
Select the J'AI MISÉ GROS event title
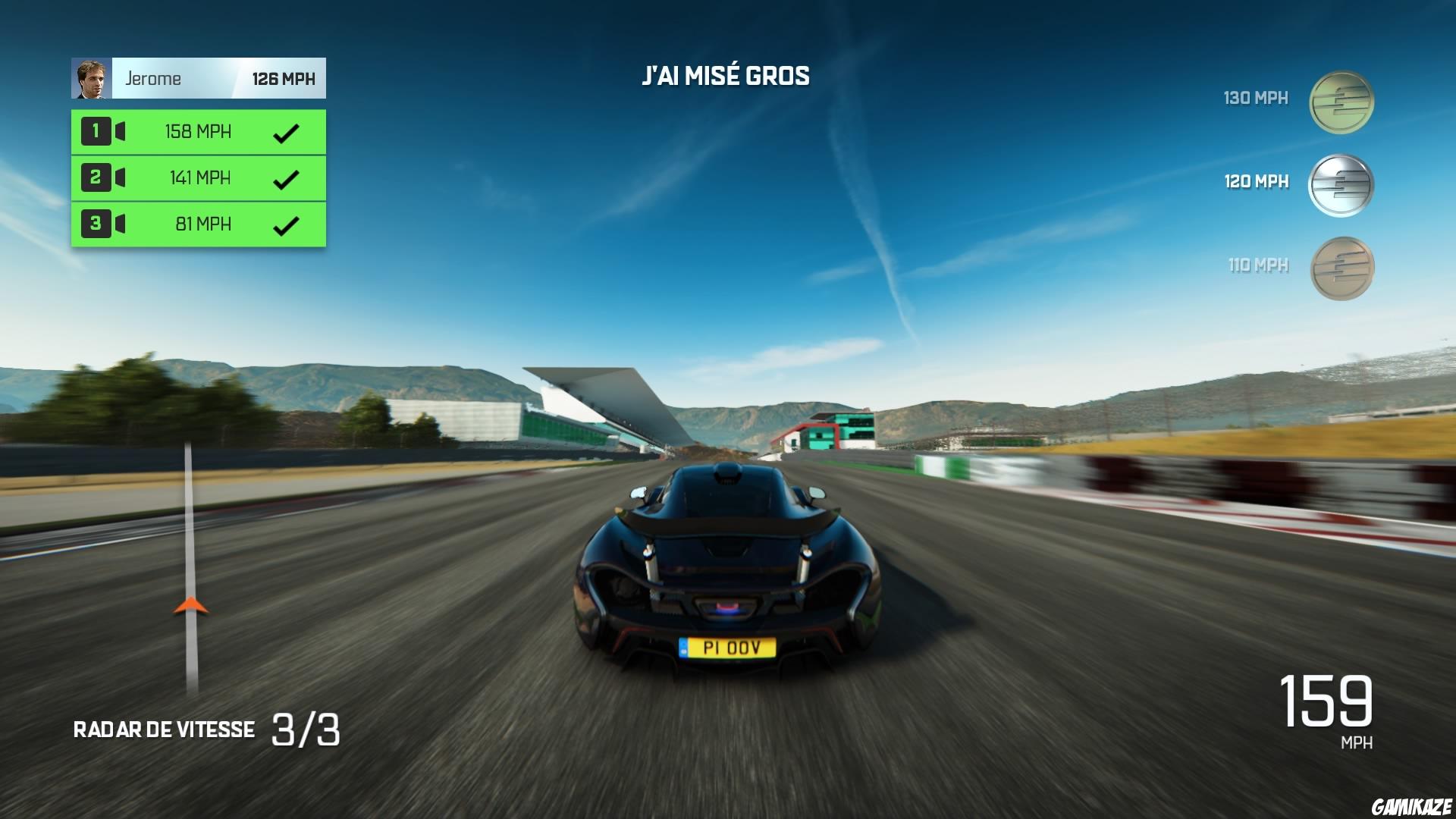coord(726,75)
